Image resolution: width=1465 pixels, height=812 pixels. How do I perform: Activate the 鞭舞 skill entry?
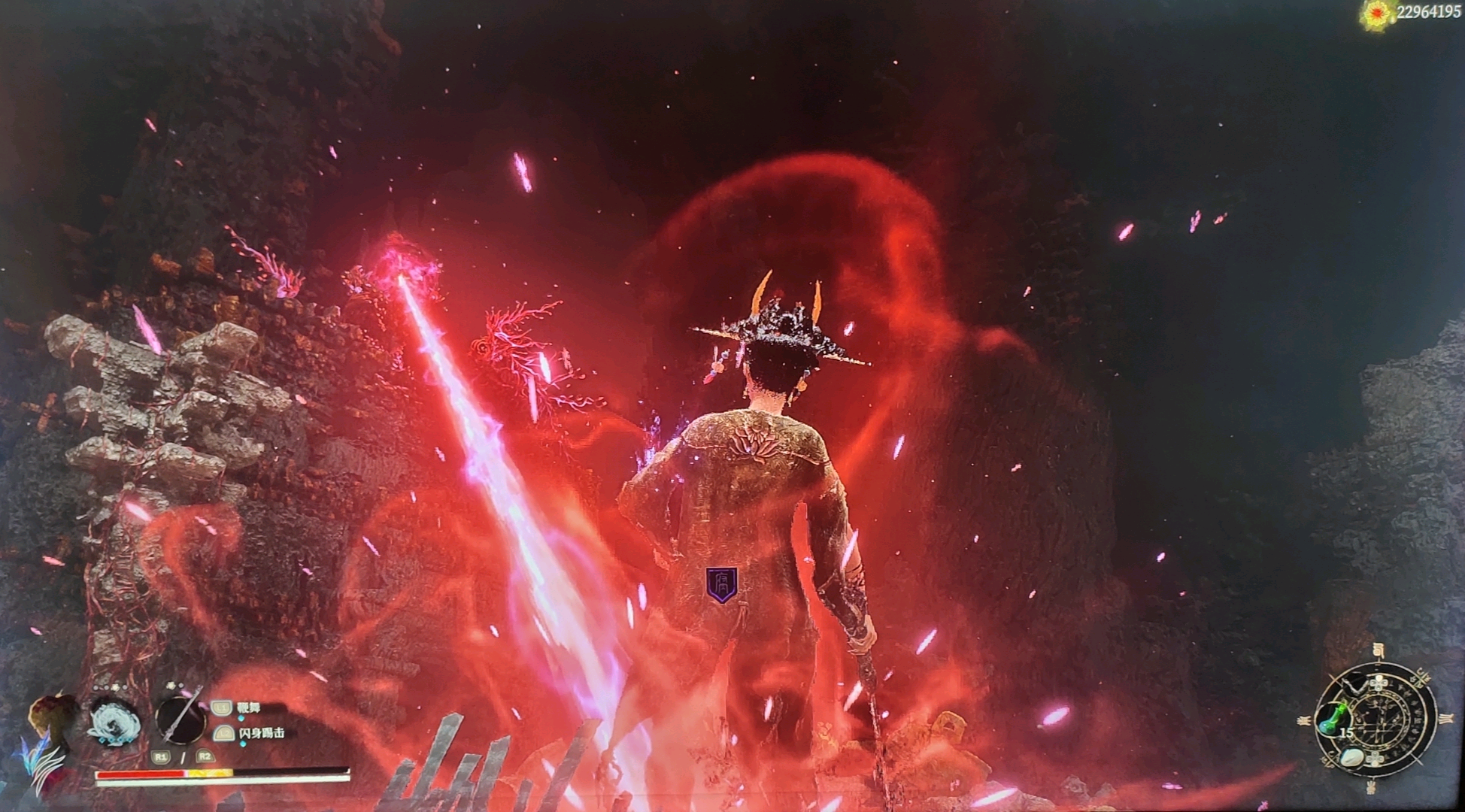coord(248,708)
